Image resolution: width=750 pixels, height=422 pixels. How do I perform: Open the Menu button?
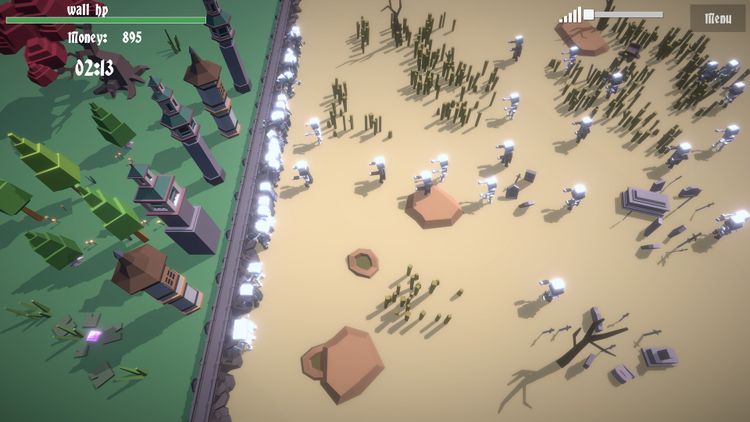[717, 18]
